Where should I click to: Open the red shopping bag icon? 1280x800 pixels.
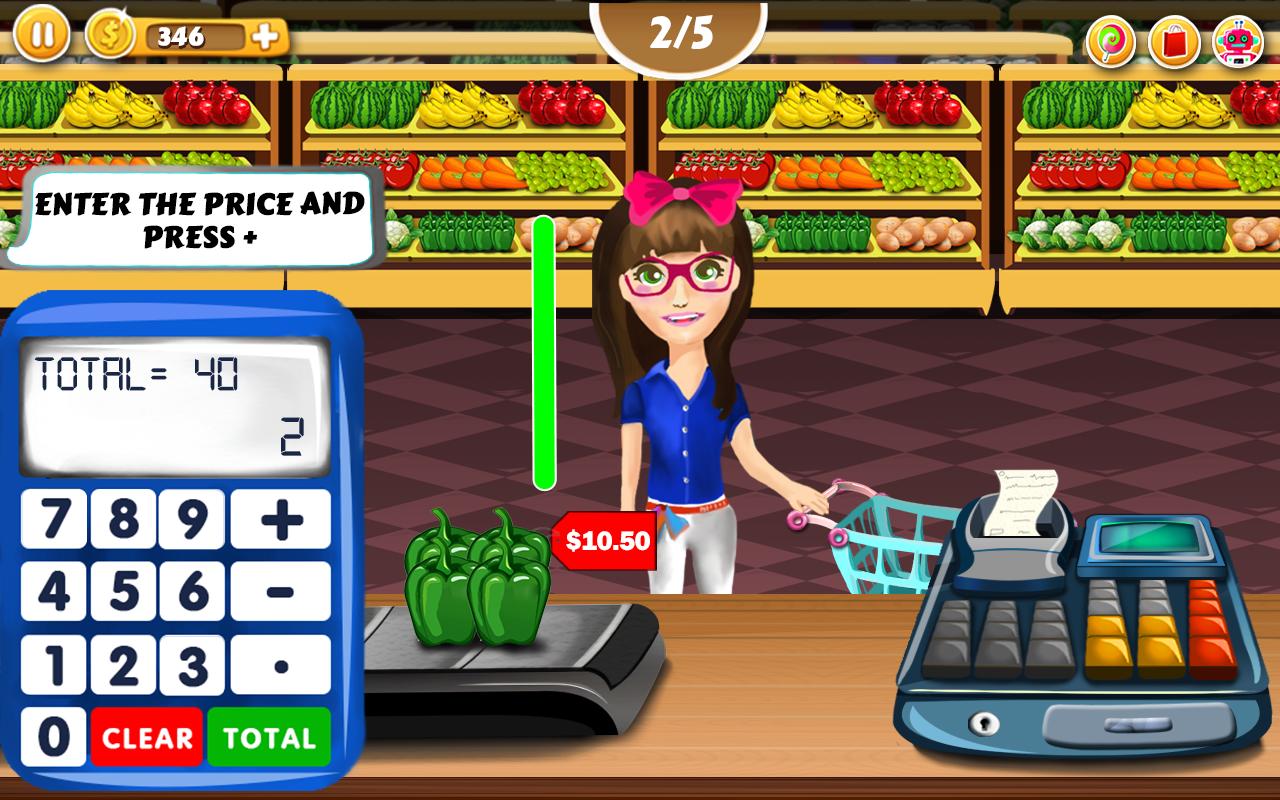click(1174, 42)
